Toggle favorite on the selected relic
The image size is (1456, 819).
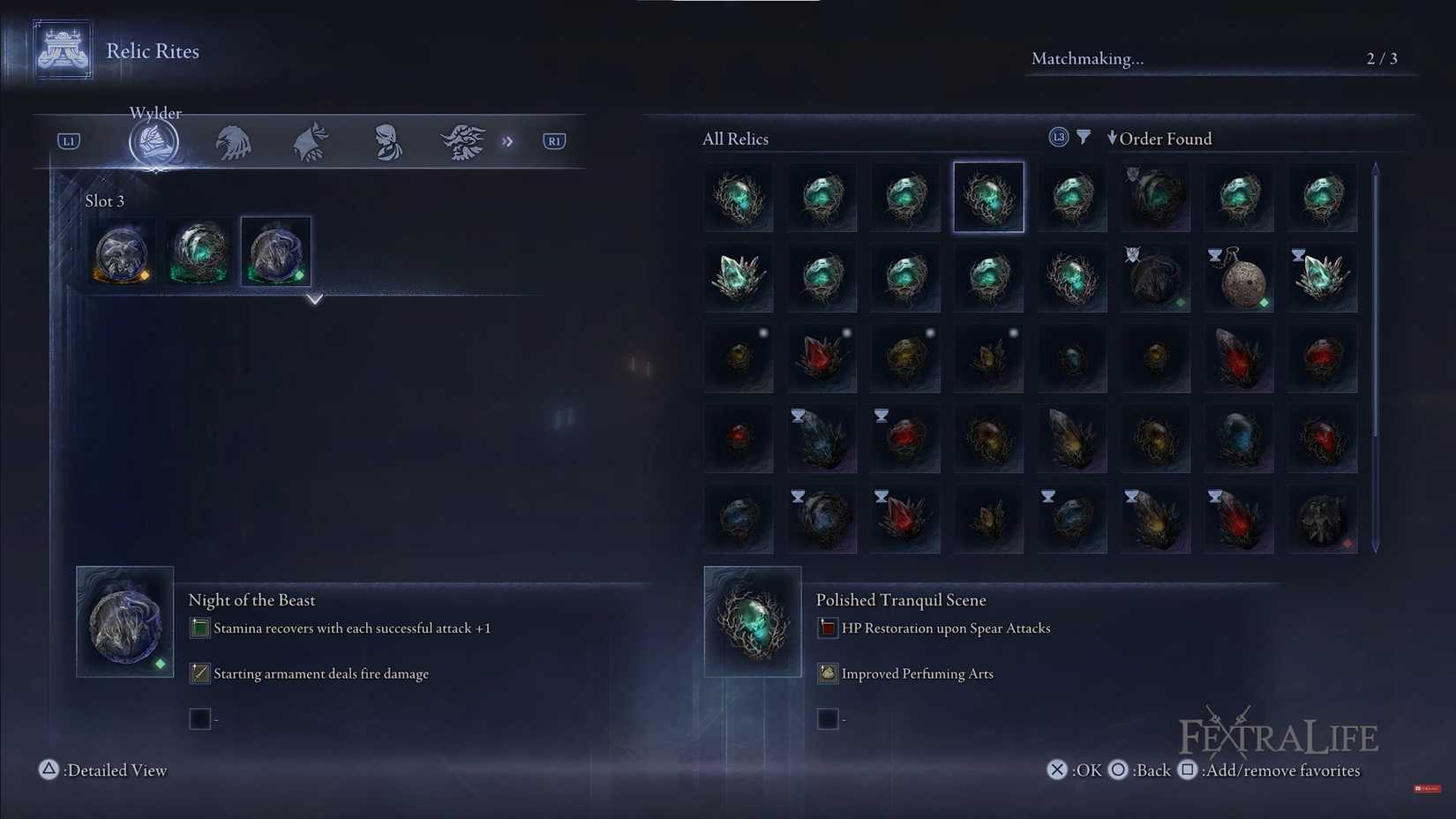coord(1187,770)
